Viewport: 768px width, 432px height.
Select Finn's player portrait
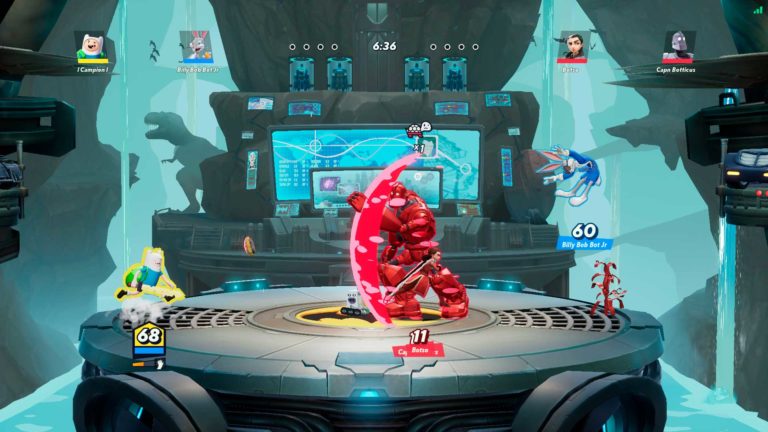(x=91, y=46)
